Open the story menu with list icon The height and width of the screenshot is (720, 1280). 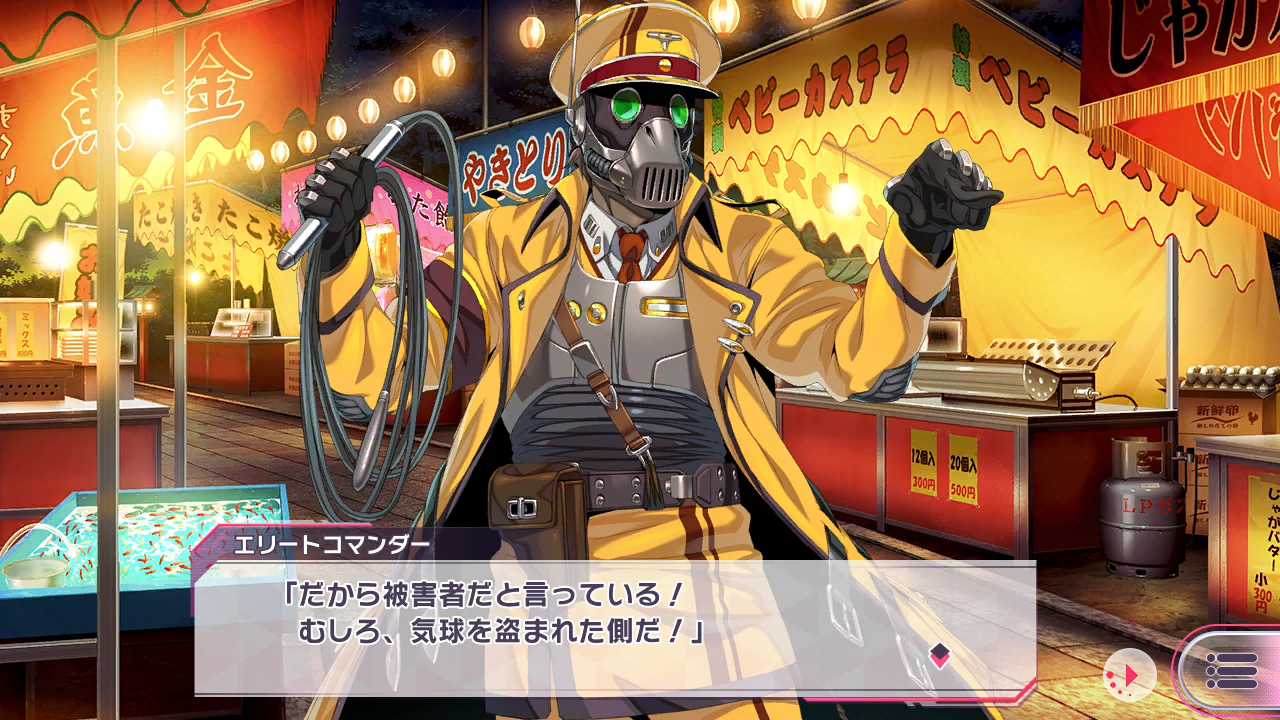coord(1231,670)
